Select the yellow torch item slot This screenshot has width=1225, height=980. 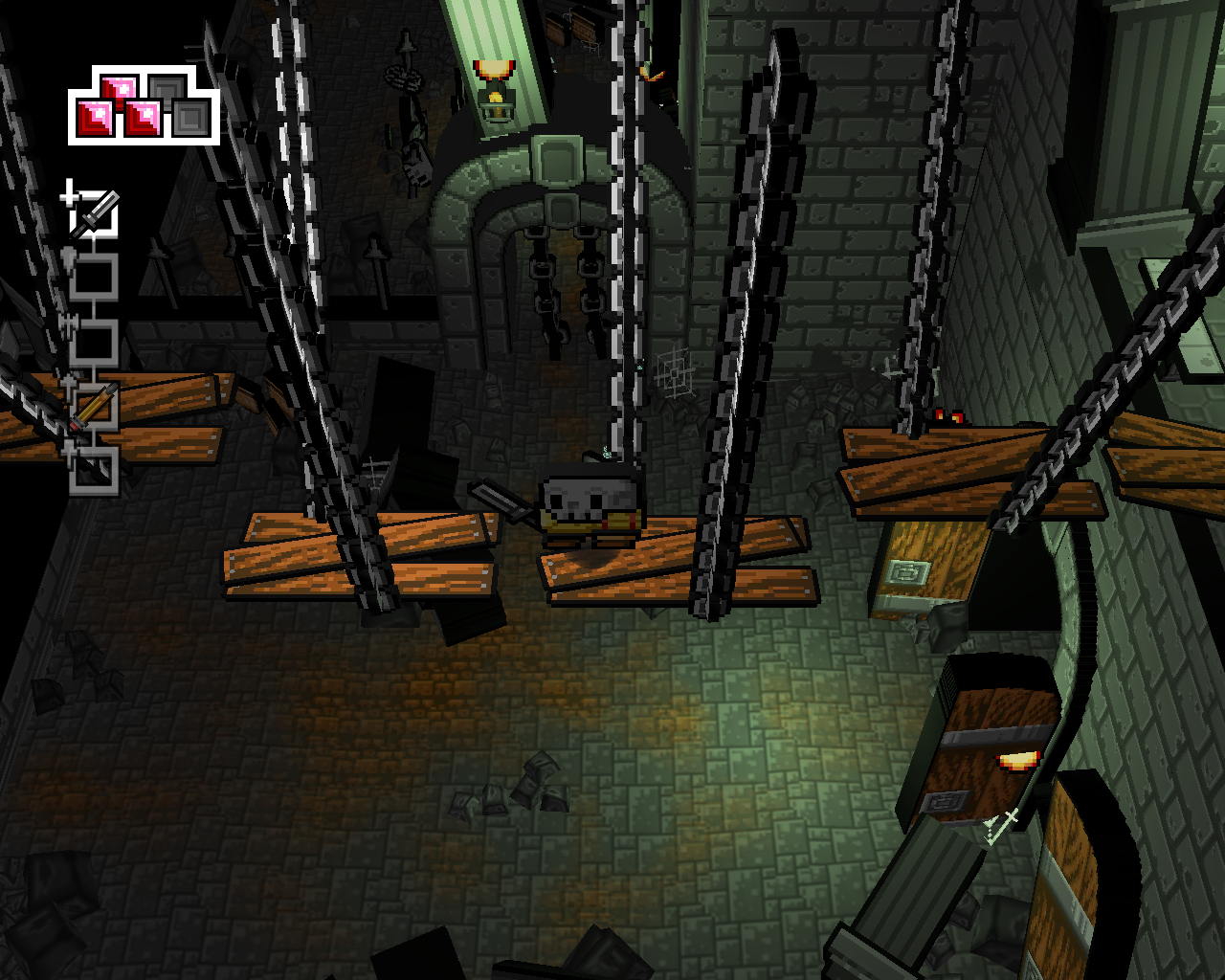(x=96, y=407)
